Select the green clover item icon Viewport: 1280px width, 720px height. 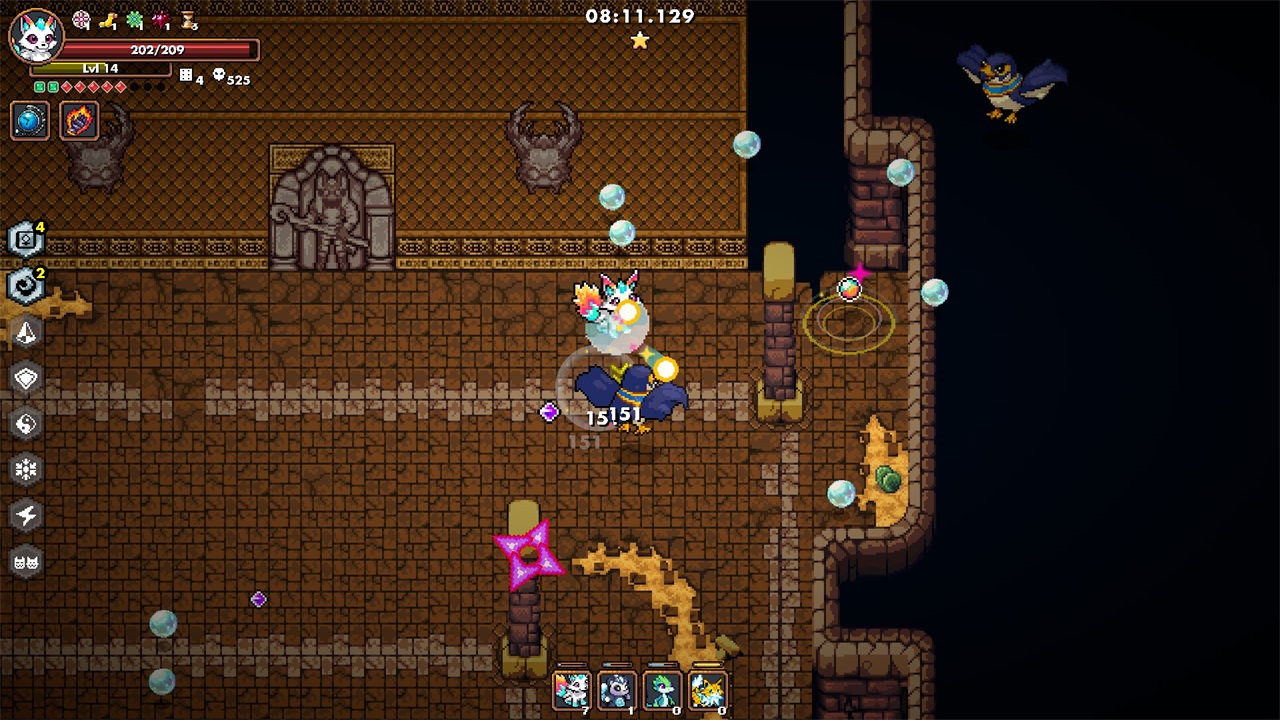tap(134, 19)
